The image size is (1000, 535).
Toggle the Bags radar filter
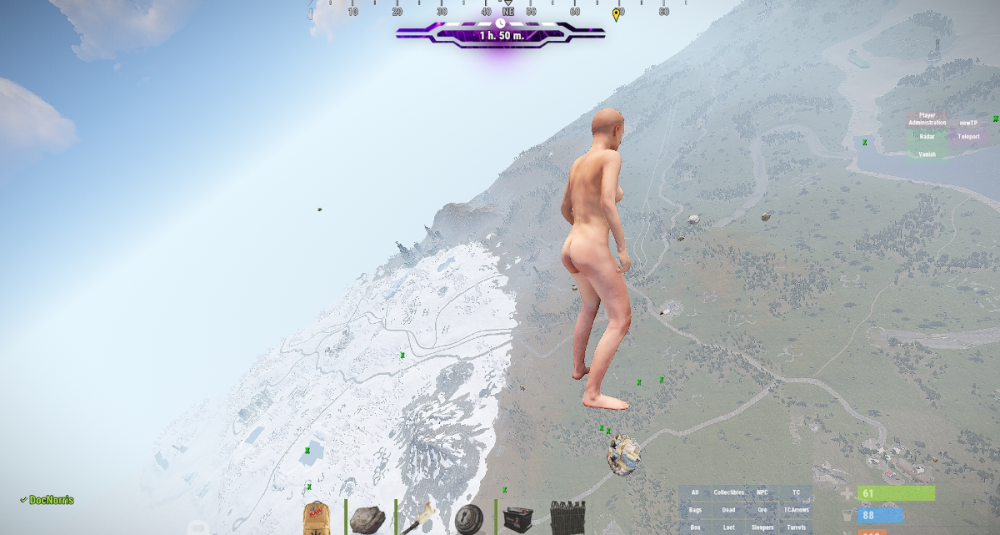[x=695, y=510]
